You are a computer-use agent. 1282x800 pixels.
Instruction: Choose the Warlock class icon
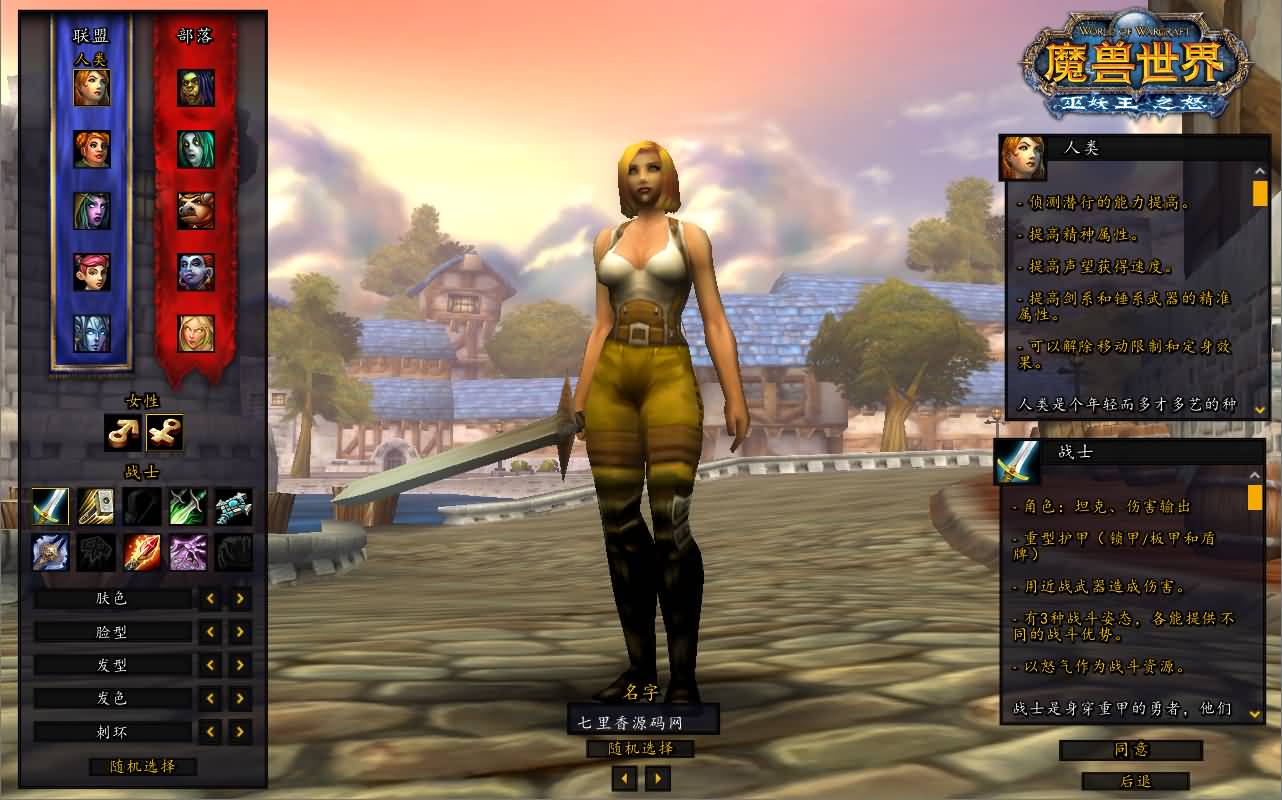(x=188, y=552)
